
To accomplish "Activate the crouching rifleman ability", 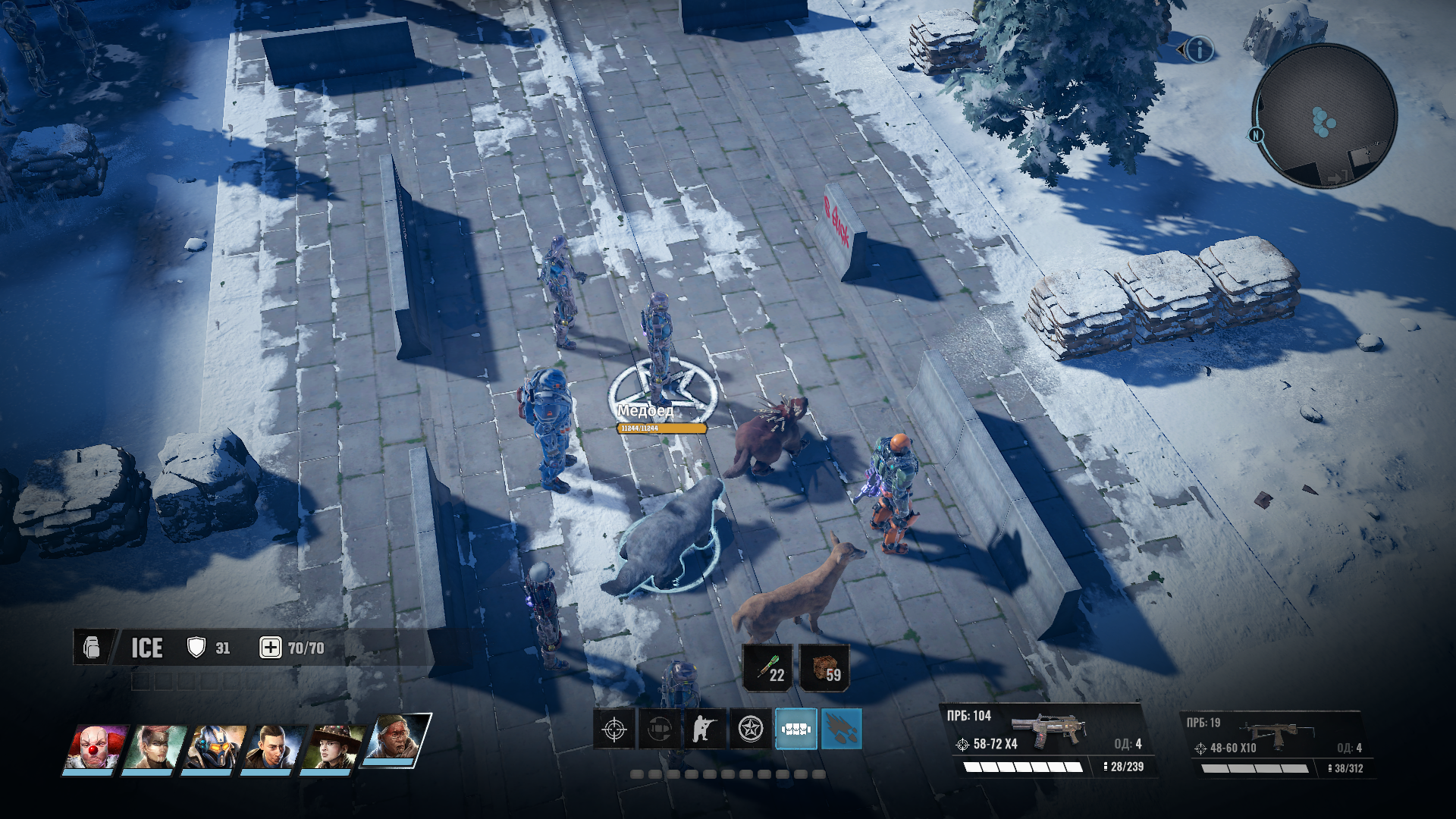I will click(x=704, y=730).
